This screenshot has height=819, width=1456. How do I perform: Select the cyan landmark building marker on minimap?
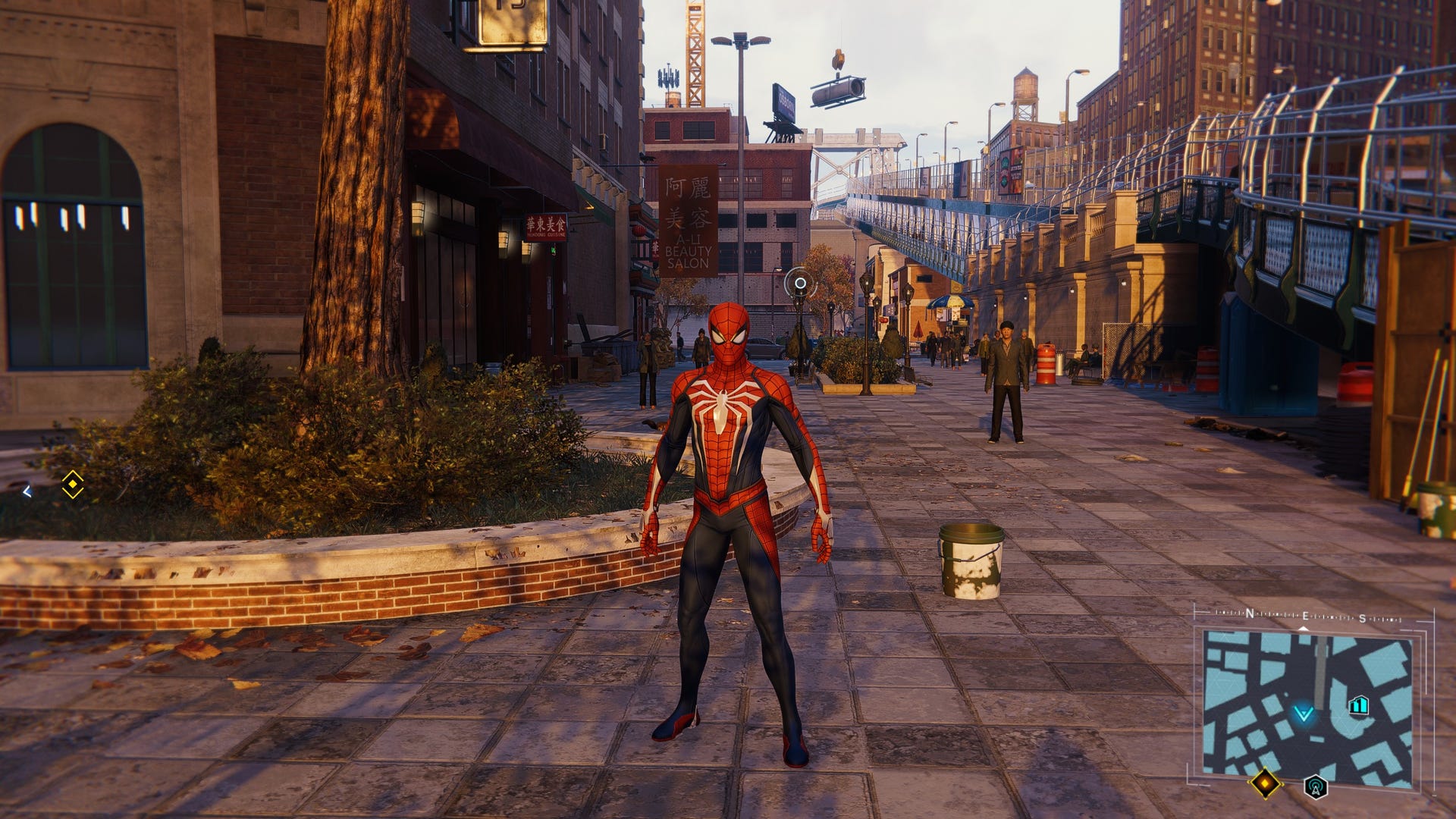click(1358, 706)
